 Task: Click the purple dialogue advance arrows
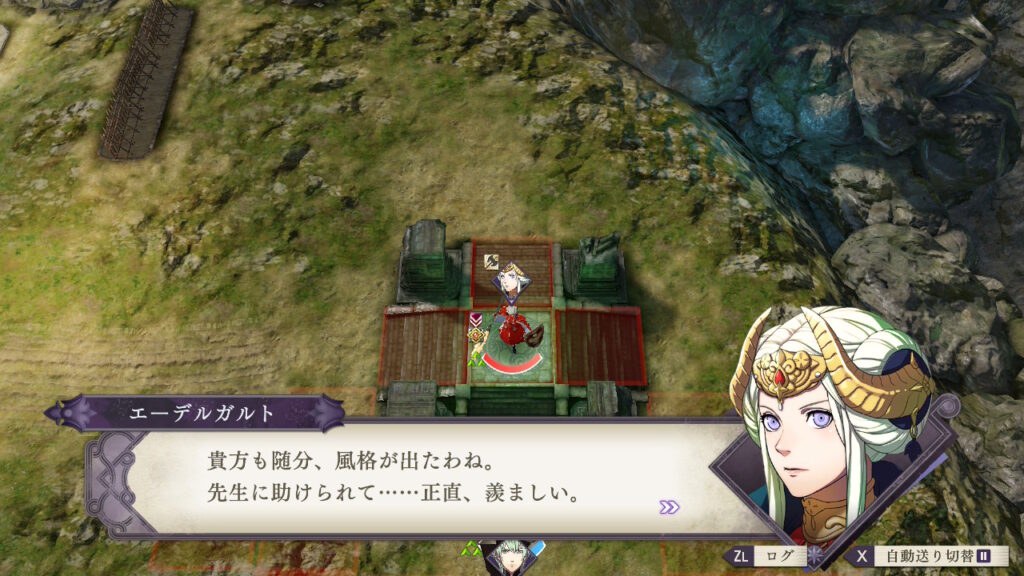tap(669, 507)
